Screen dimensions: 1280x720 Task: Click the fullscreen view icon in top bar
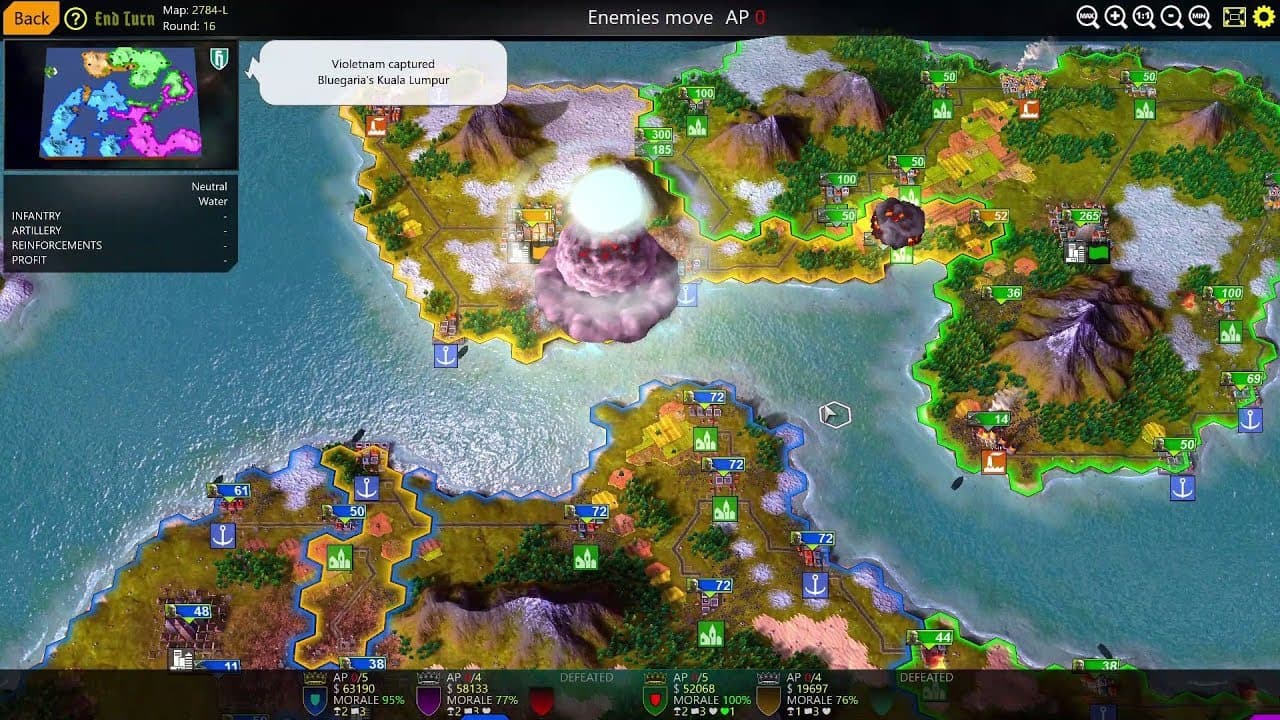pos(1233,16)
